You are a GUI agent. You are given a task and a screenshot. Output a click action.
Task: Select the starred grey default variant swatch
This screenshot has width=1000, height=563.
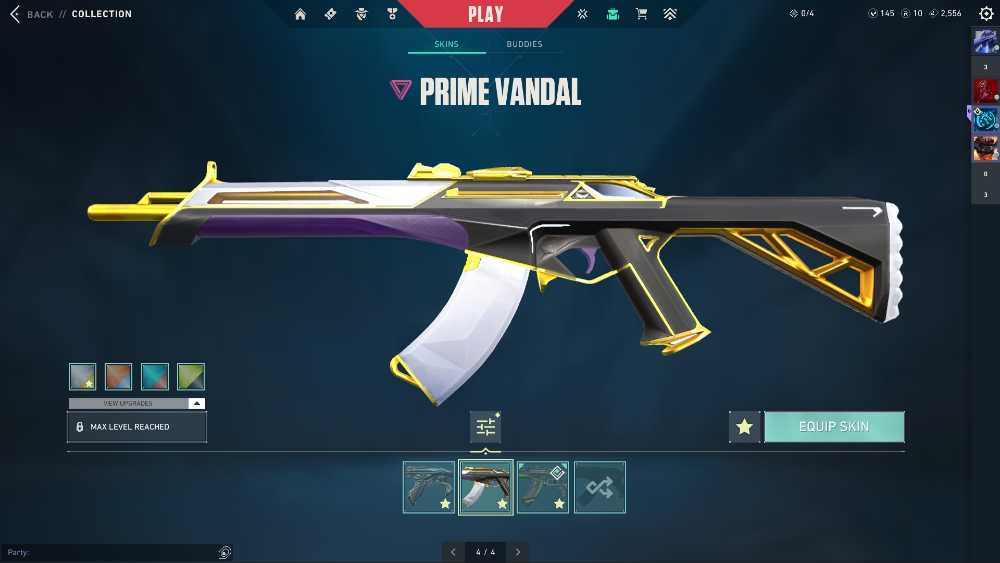(x=83, y=376)
